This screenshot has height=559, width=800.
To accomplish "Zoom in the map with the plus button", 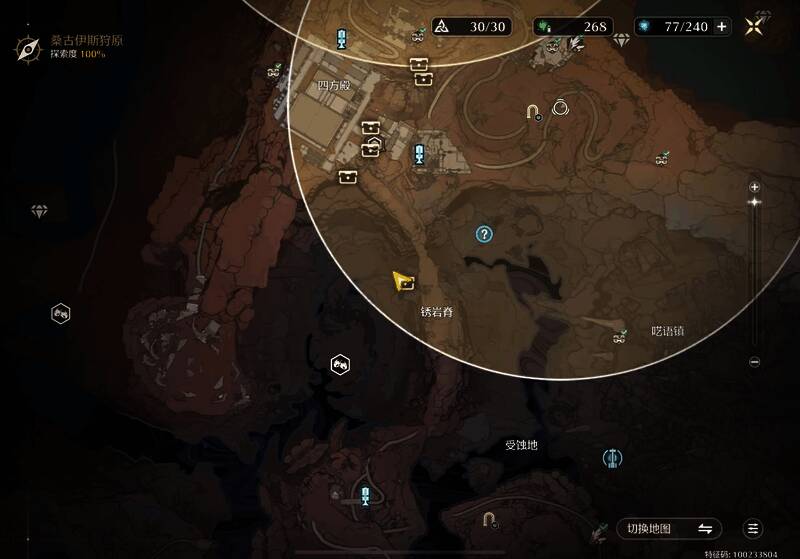I will [x=755, y=187].
